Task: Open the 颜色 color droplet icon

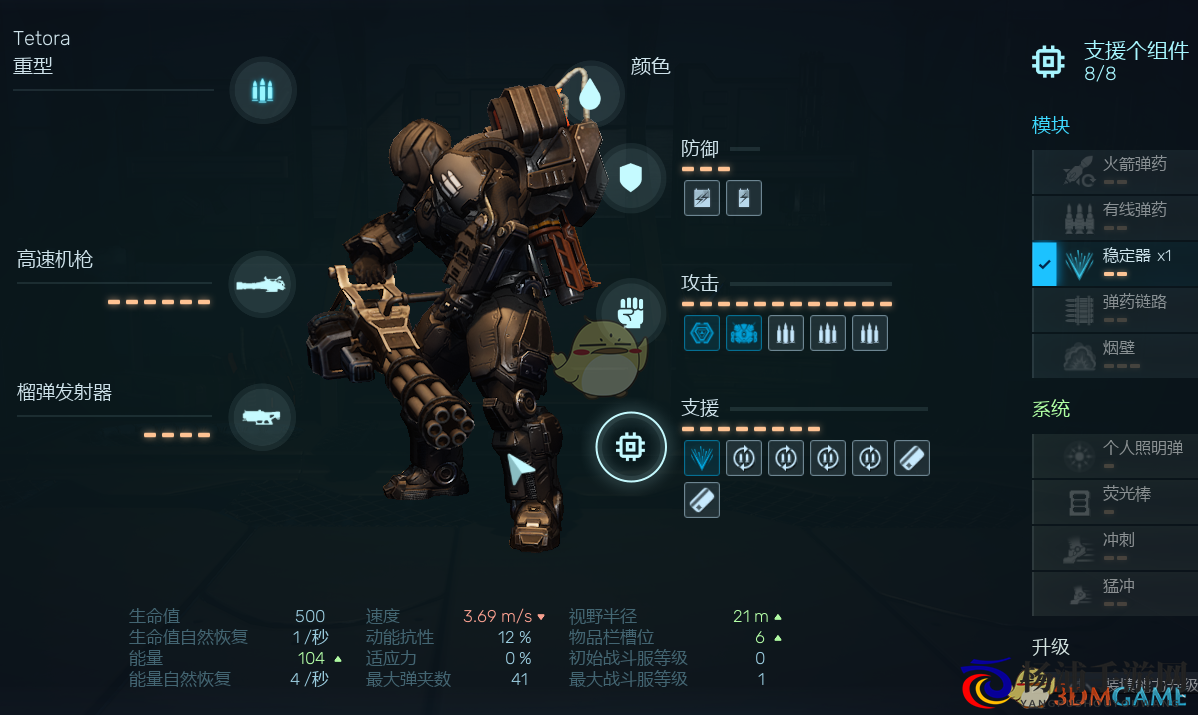Action: tap(590, 95)
